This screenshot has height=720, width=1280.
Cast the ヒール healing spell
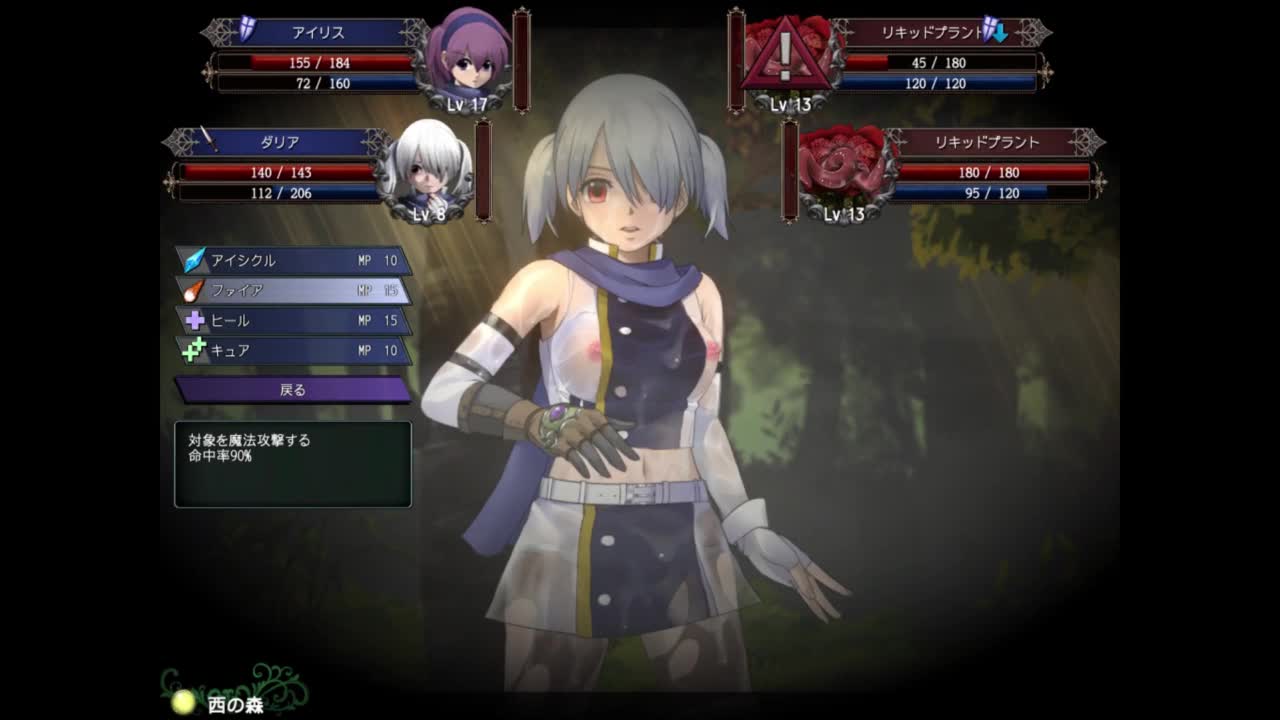[x=293, y=321]
